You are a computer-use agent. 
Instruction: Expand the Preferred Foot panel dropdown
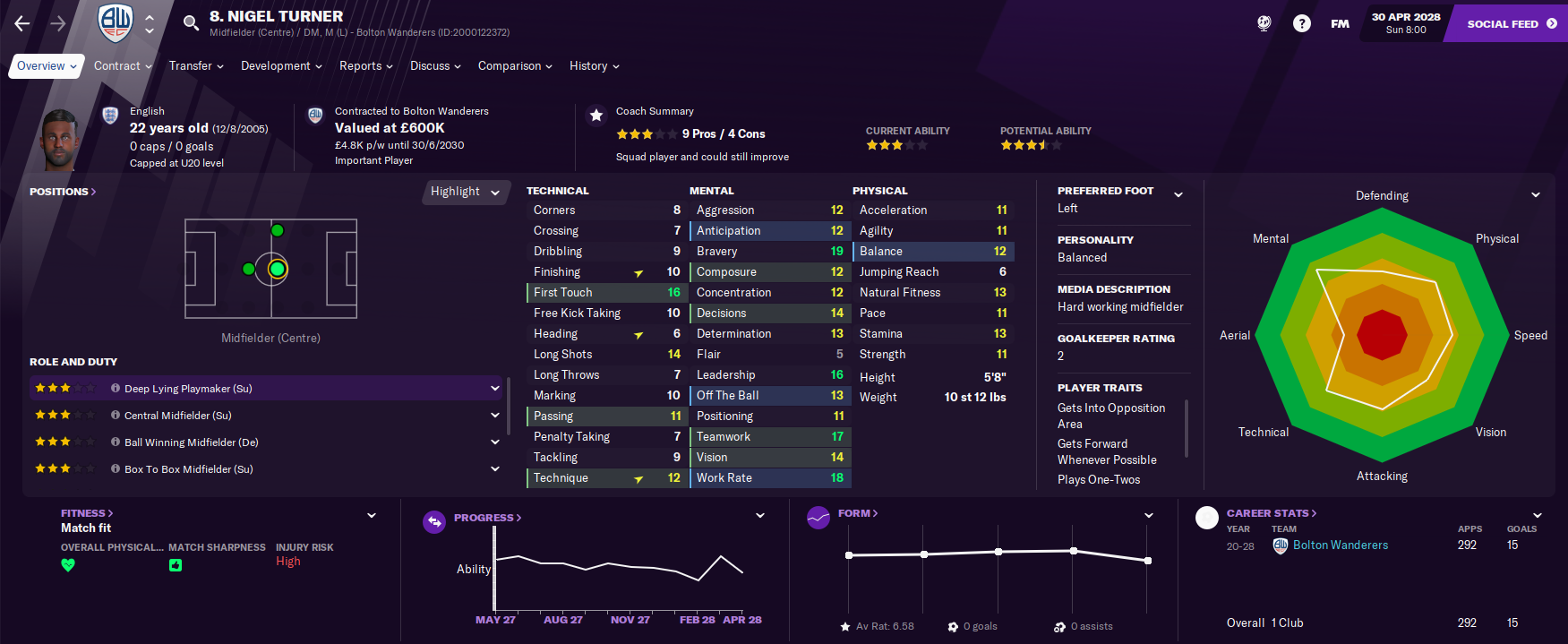1178,194
